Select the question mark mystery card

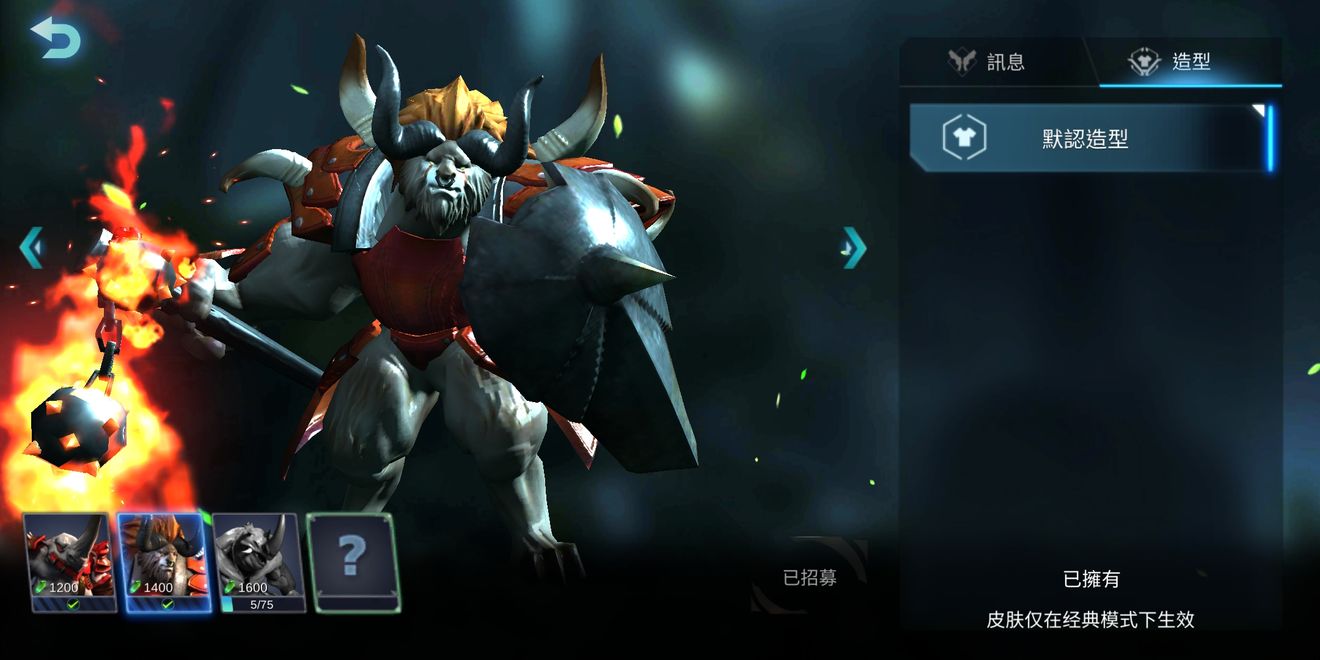[352, 562]
